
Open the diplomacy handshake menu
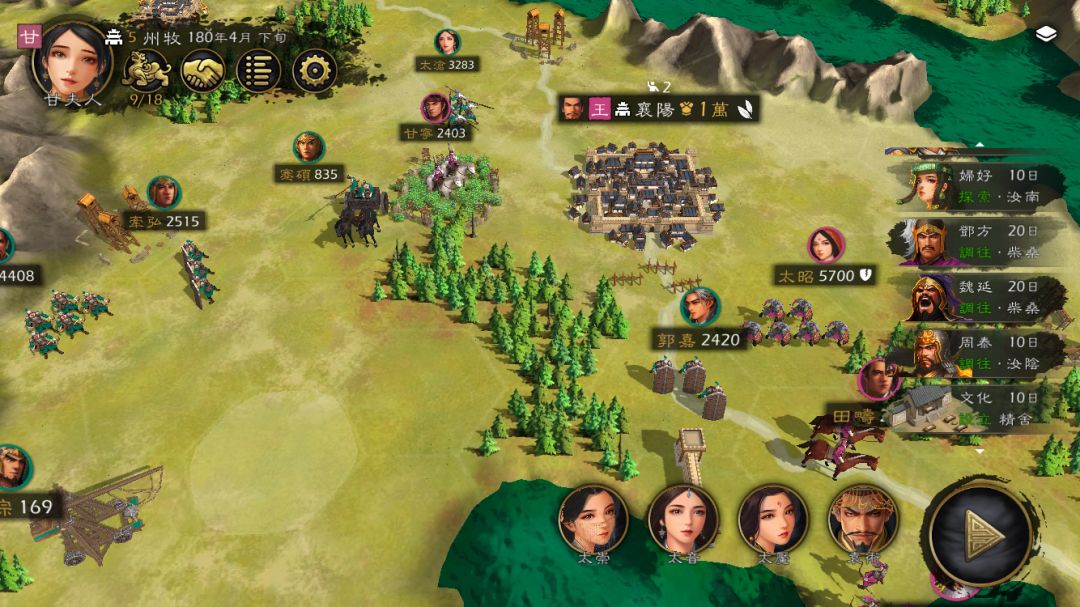pos(203,71)
